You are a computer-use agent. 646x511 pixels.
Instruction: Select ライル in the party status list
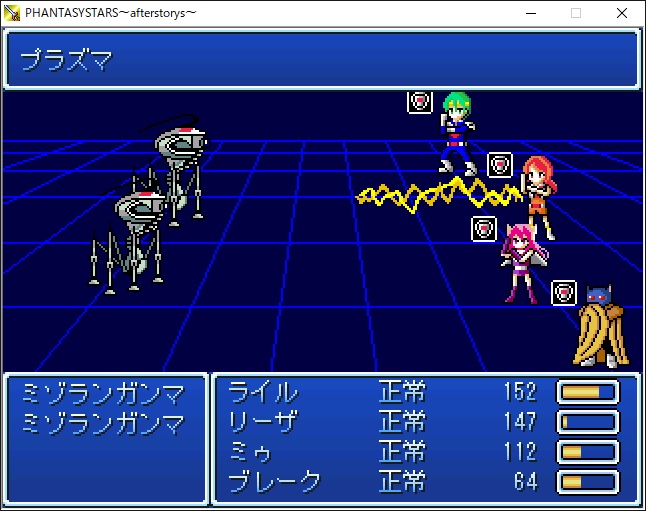pos(264,392)
